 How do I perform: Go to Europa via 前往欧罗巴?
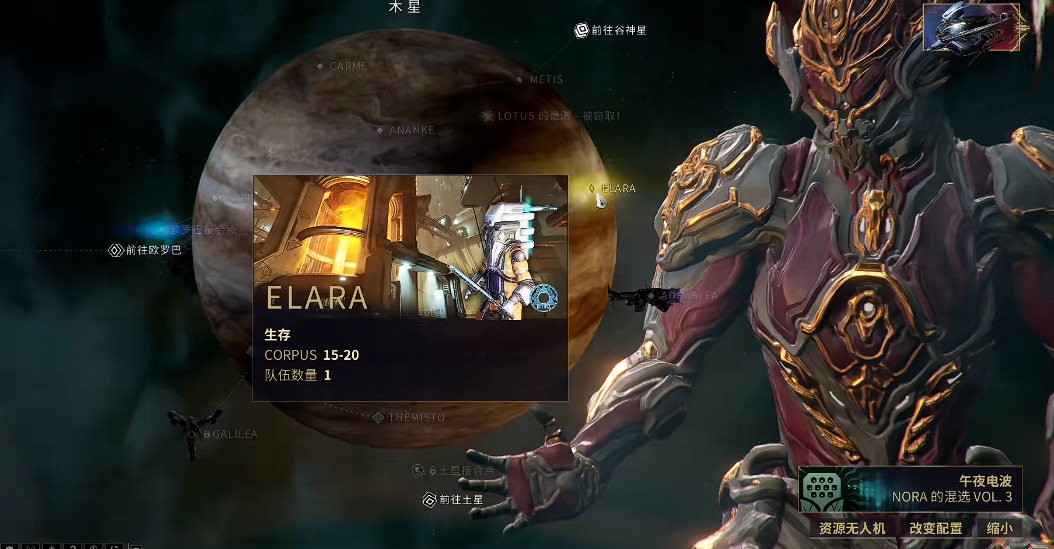pyautogui.click(x=117, y=250)
